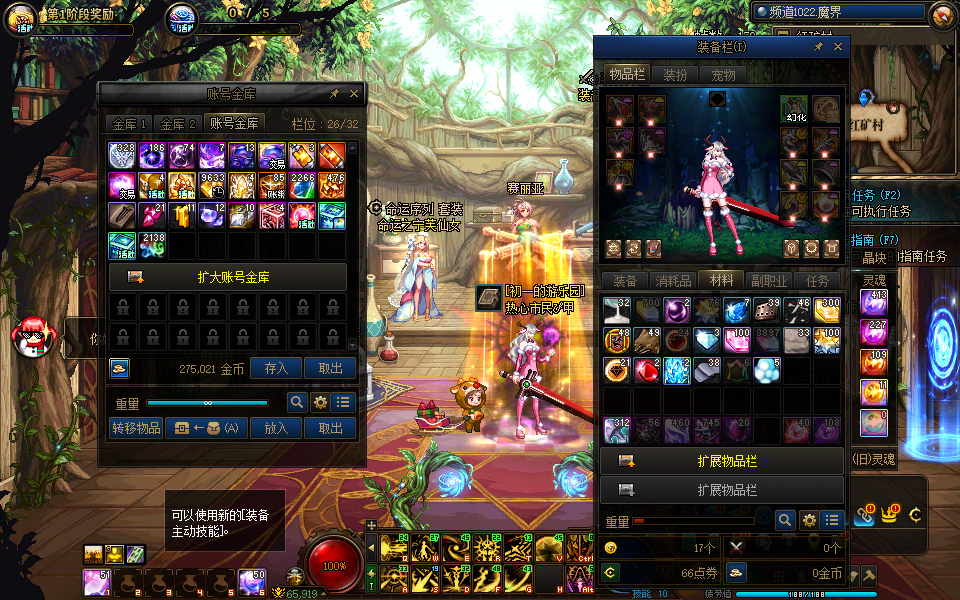Select the red gem material slot
The image size is (960, 600).
tap(646, 370)
